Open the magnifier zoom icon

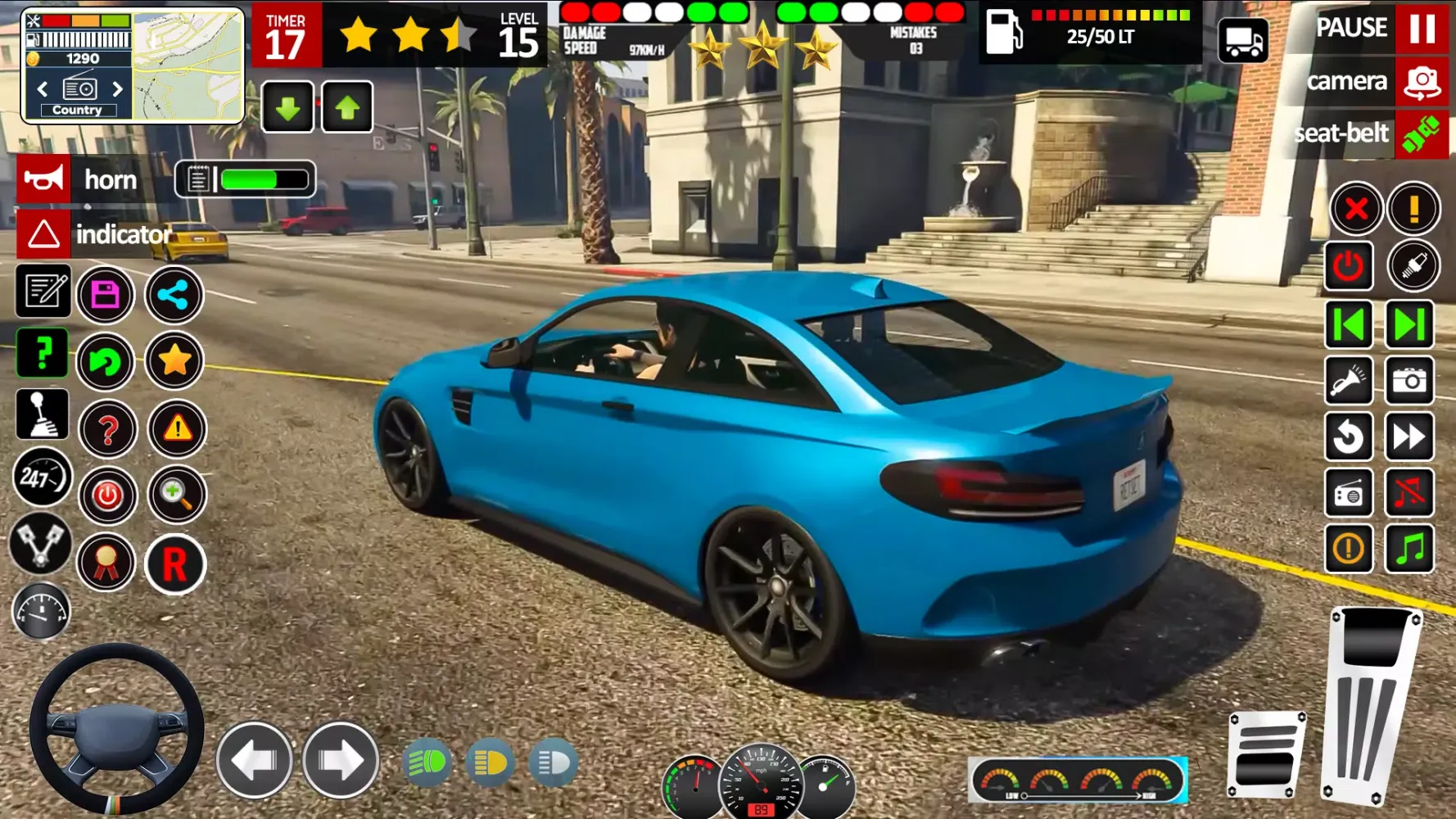pyautogui.click(x=176, y=494)
